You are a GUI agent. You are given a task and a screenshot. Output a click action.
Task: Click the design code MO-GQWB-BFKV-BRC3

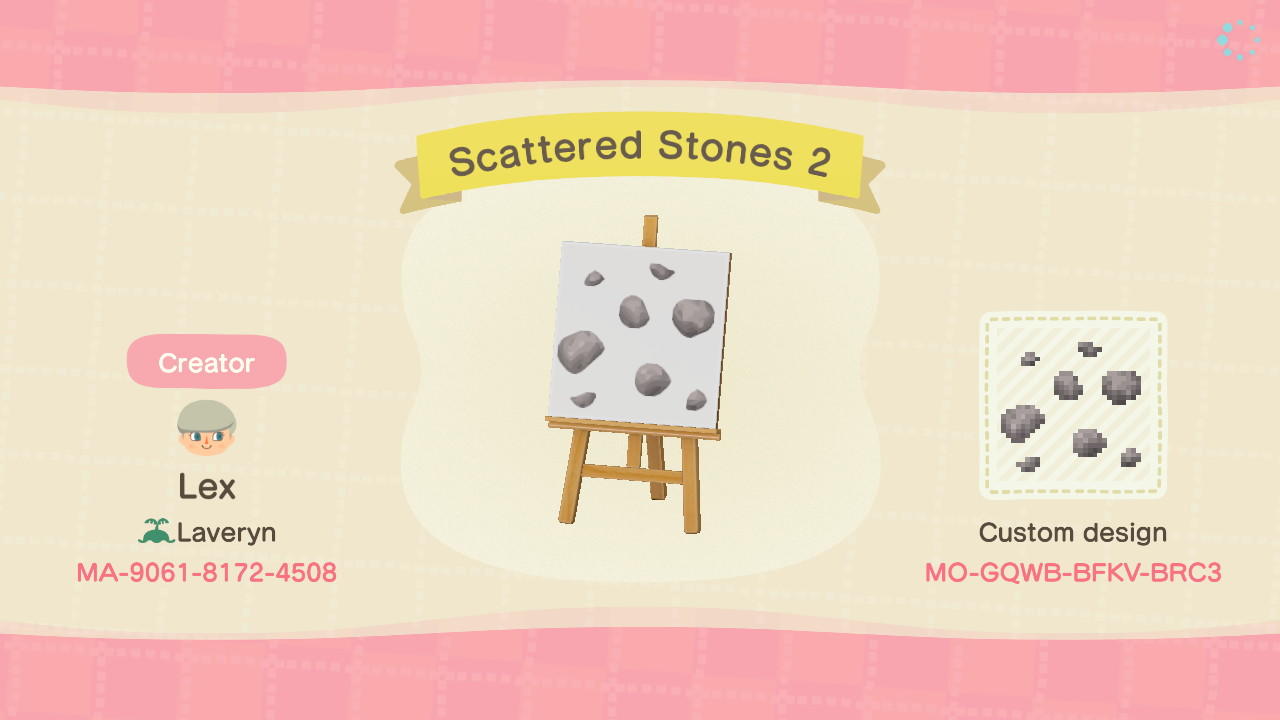point(1073,573)
